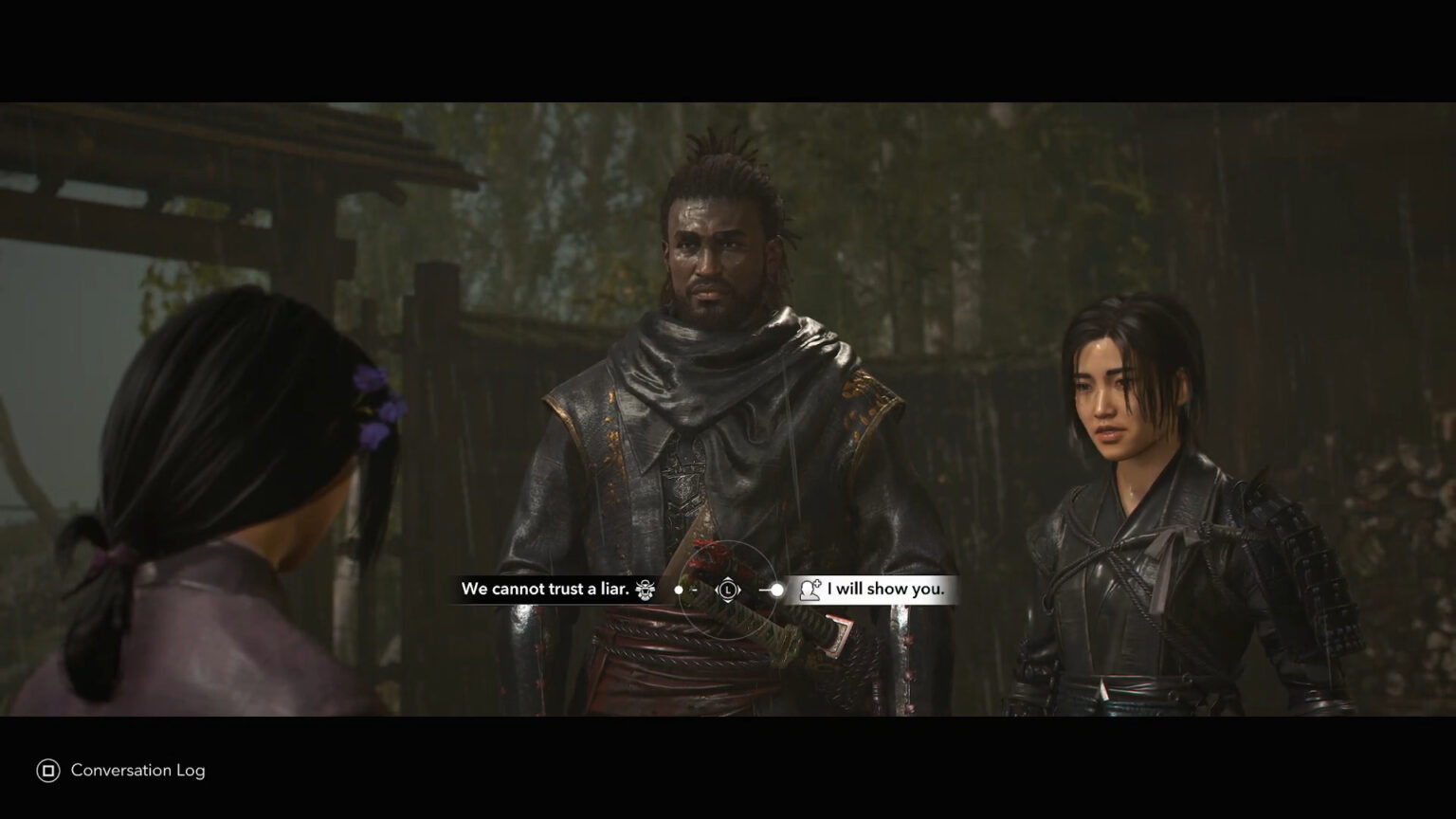Select the filled dot left of the L stick

pos(679,591)
